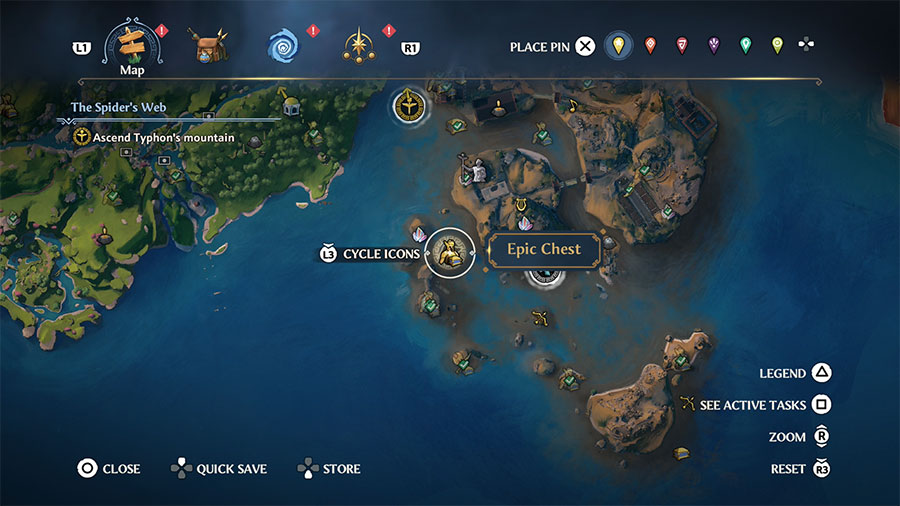This screenshot has height=506, width=900.
Task: Select the music note map marker
Action: tap(573, 105)
